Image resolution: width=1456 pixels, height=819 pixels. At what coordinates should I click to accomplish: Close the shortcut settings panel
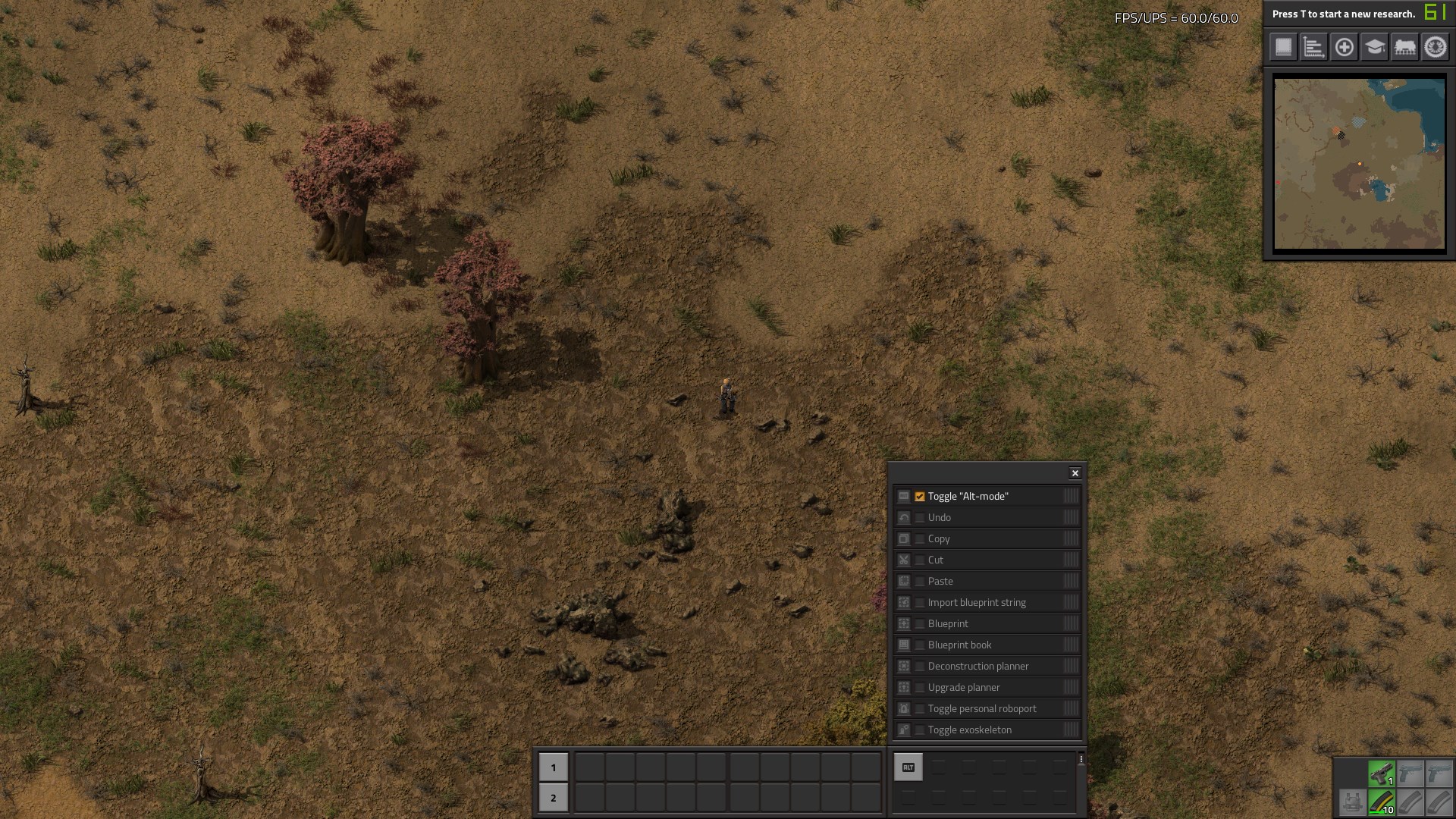[1075, 473]
